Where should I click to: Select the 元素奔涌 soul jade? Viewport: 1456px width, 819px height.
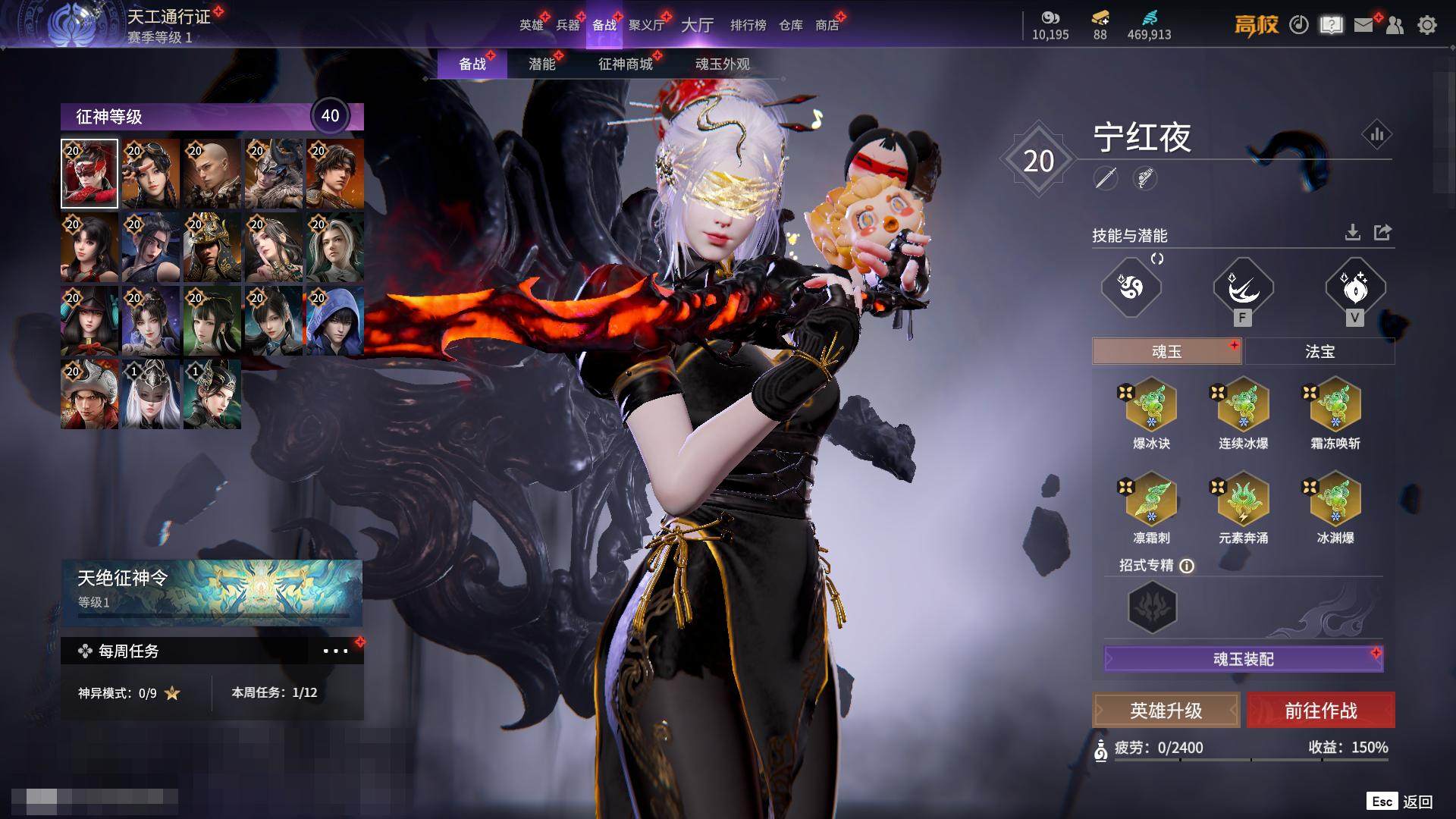coord(1243,500)
